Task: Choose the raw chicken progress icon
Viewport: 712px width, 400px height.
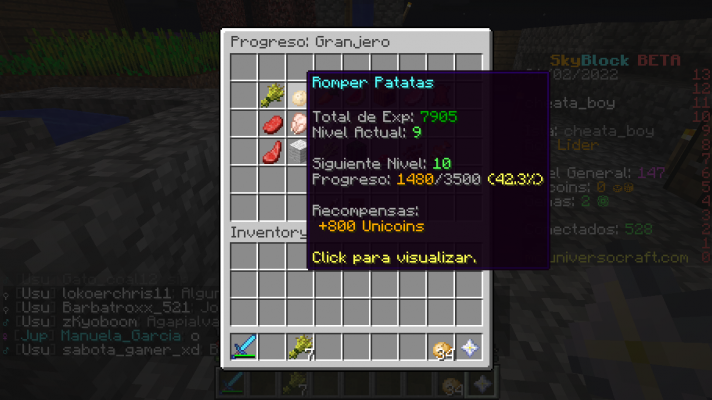Action: 299,124
